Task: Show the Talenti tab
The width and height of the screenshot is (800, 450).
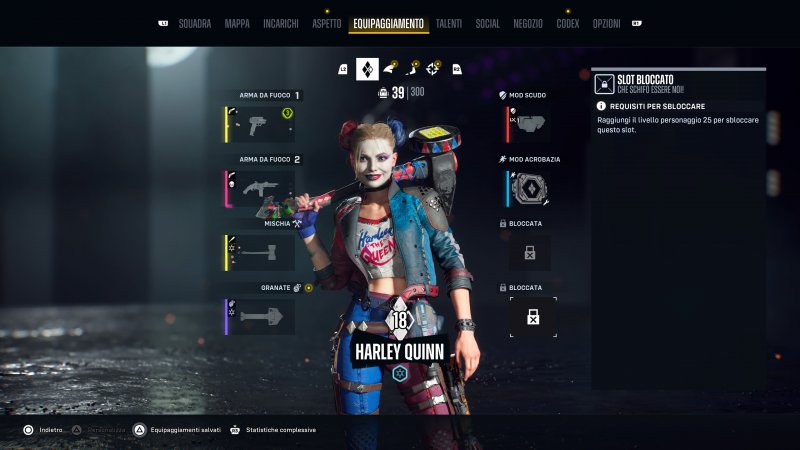Action: (448, 23)
